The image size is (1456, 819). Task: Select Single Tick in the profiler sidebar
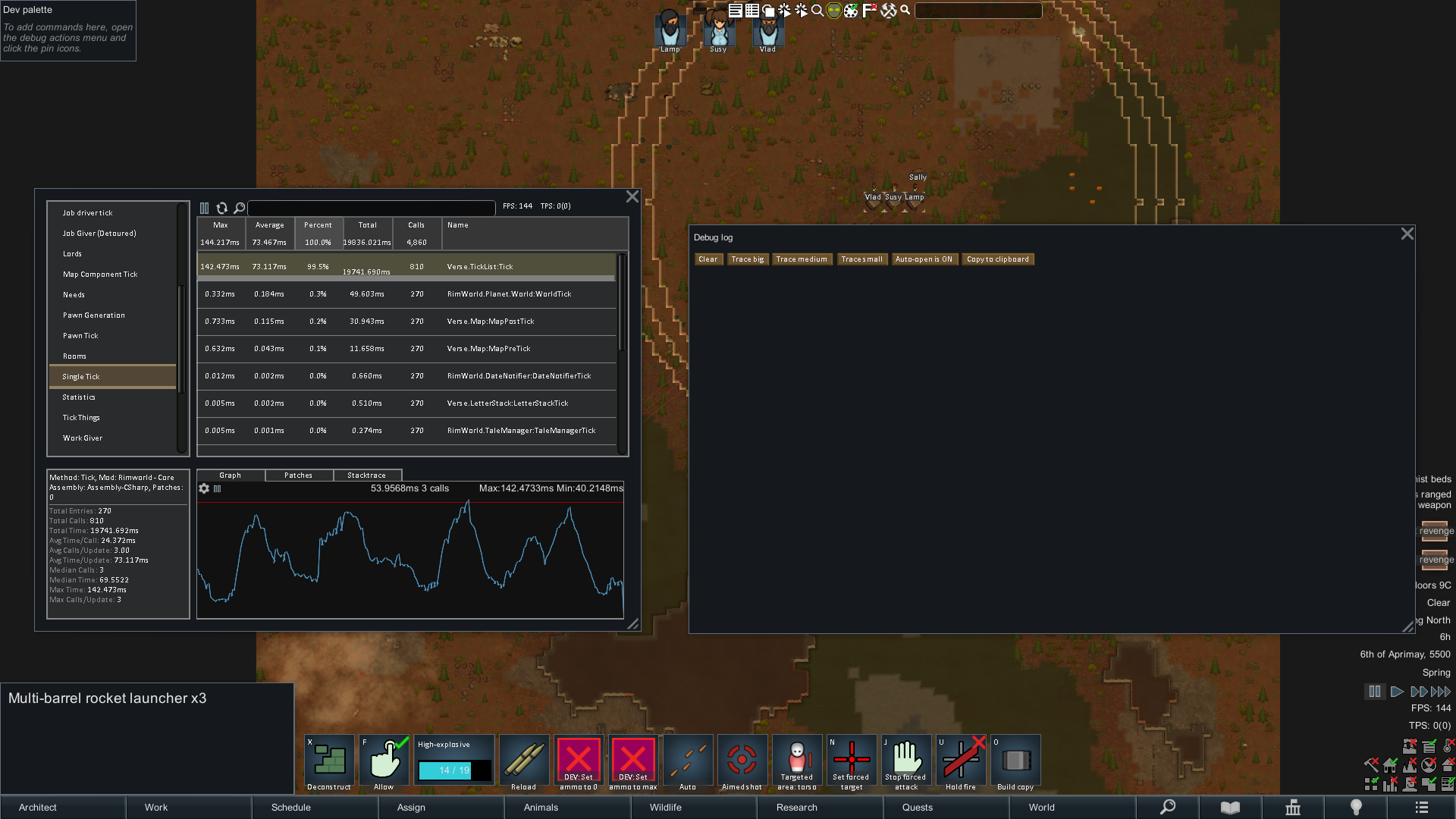tap(81, 375)
